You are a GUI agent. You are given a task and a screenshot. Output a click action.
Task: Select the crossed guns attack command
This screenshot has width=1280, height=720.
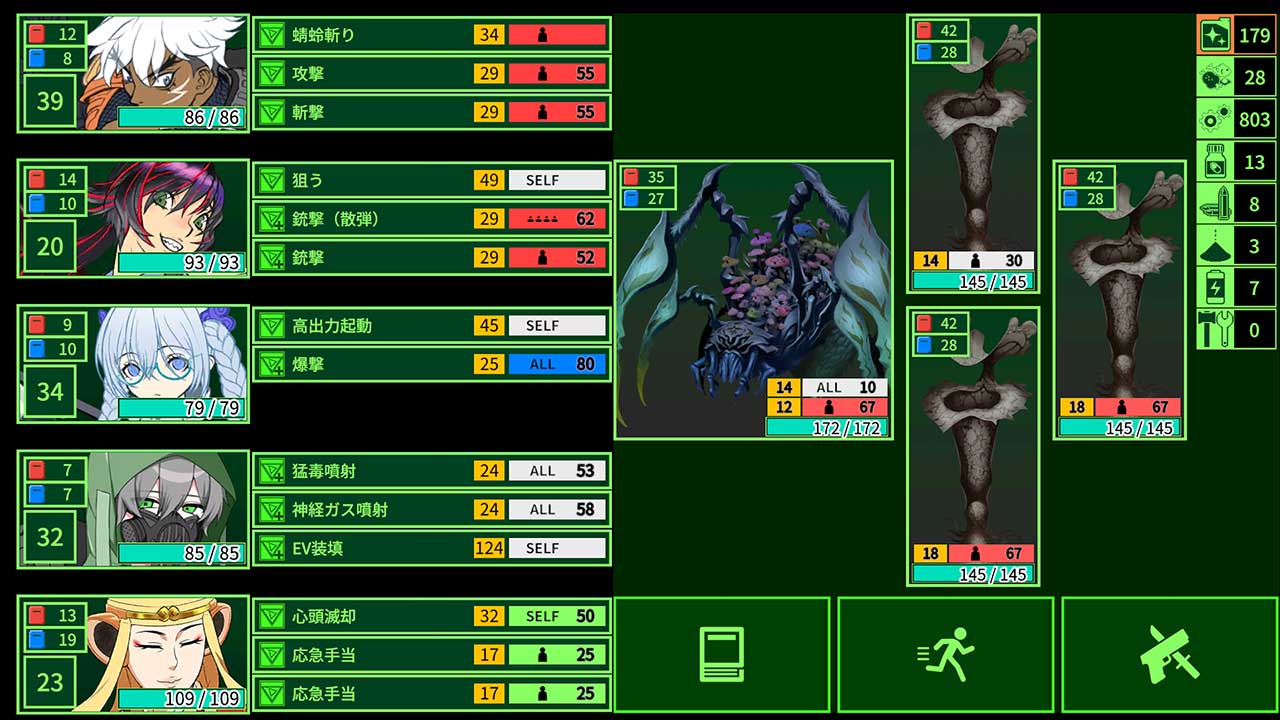point(1168,653)
